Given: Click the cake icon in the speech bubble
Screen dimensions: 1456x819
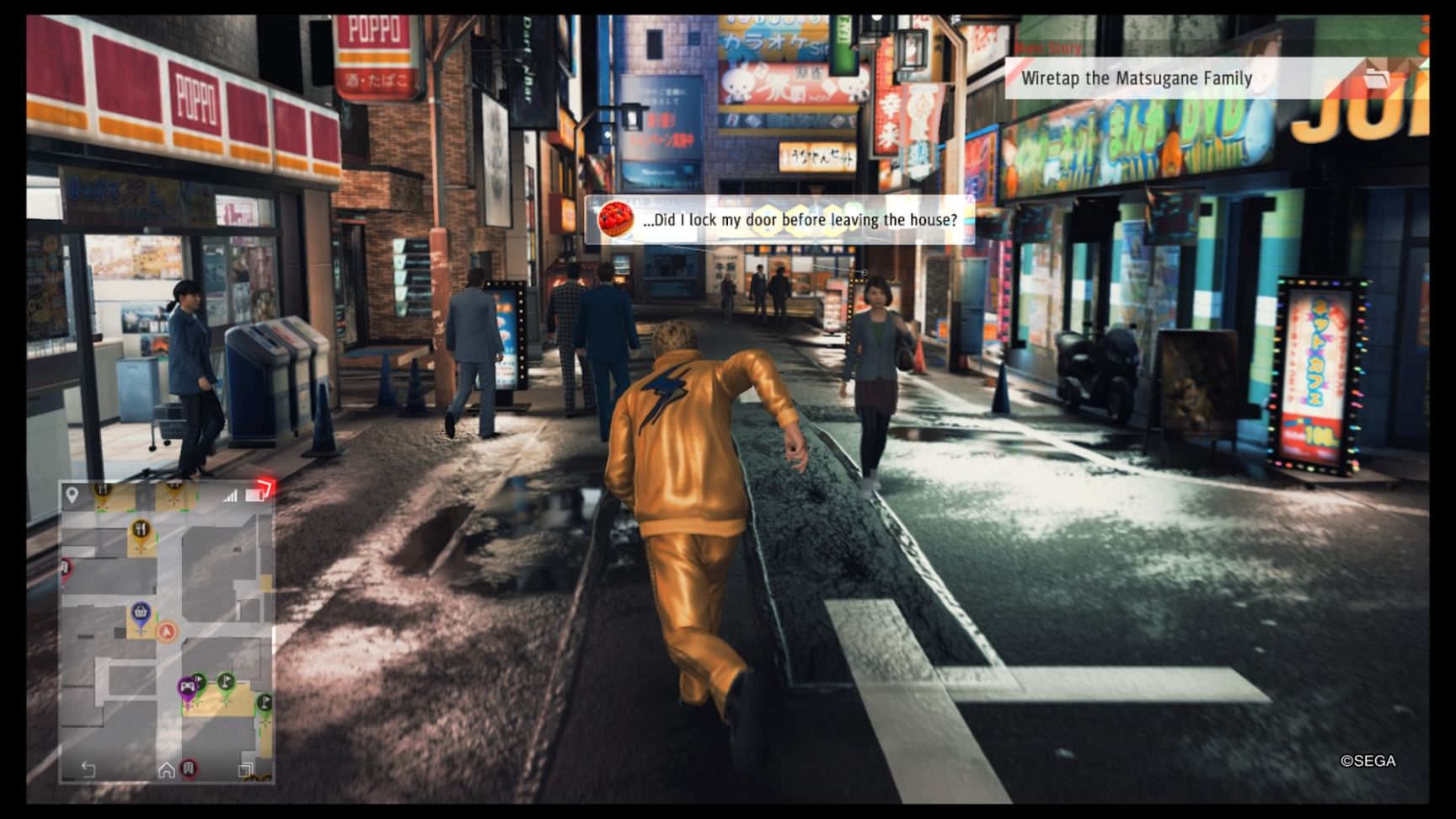Looking at the screenshot, I should pyautogui.click(x=616, y=221).
